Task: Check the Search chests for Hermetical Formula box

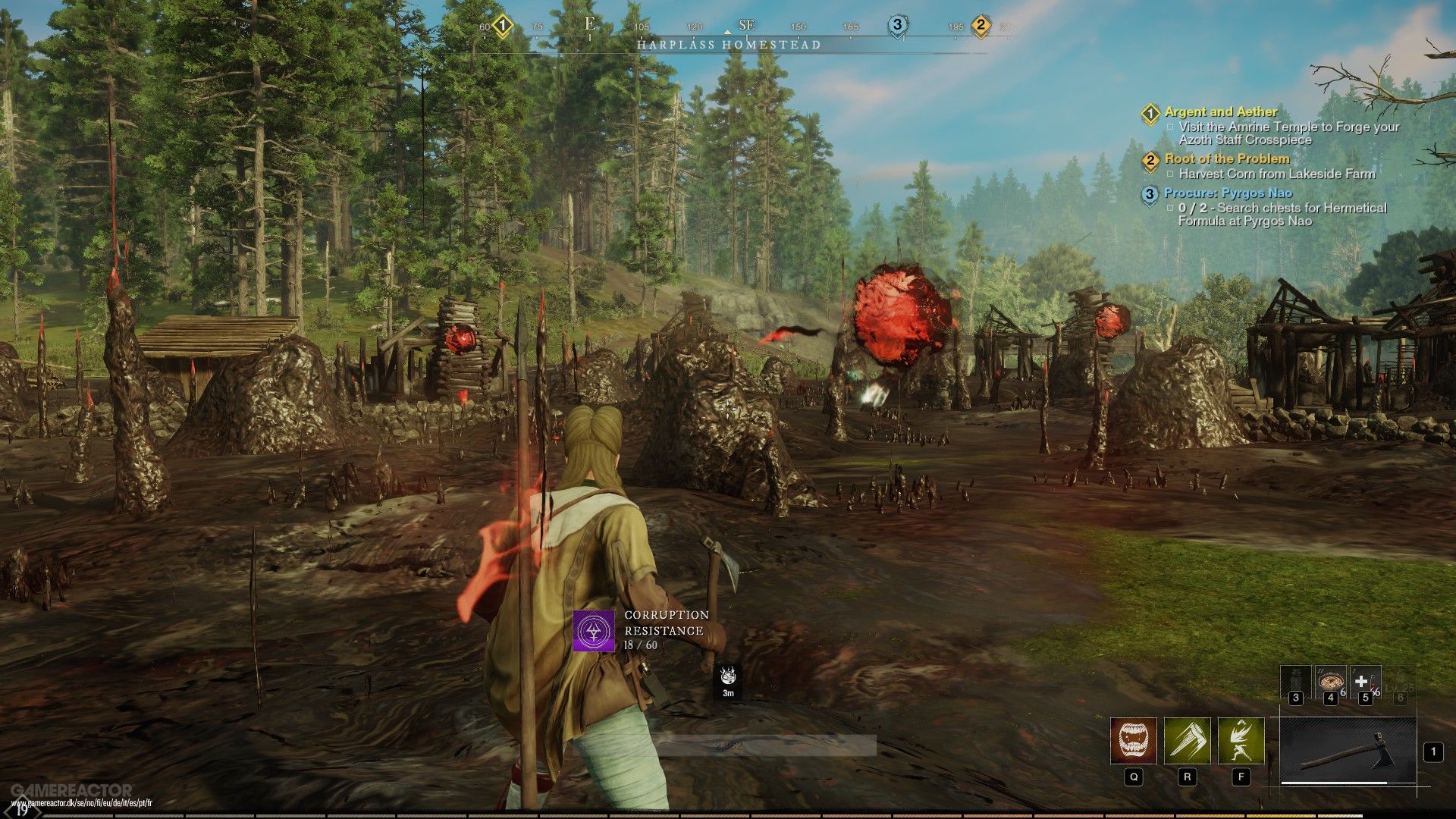Action: [1170, 209]
